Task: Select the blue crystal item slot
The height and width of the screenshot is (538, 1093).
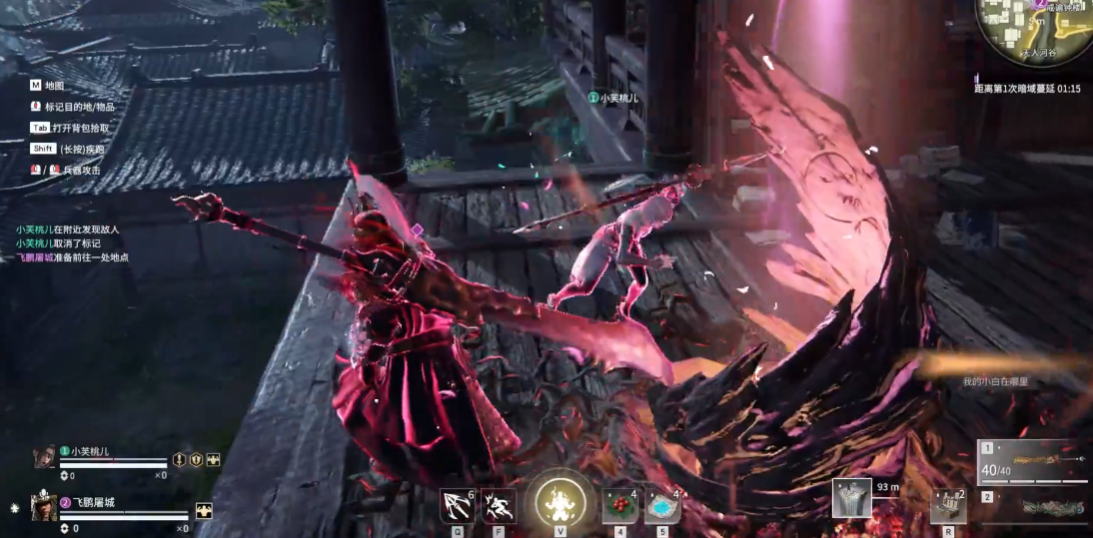Action: 662,506
